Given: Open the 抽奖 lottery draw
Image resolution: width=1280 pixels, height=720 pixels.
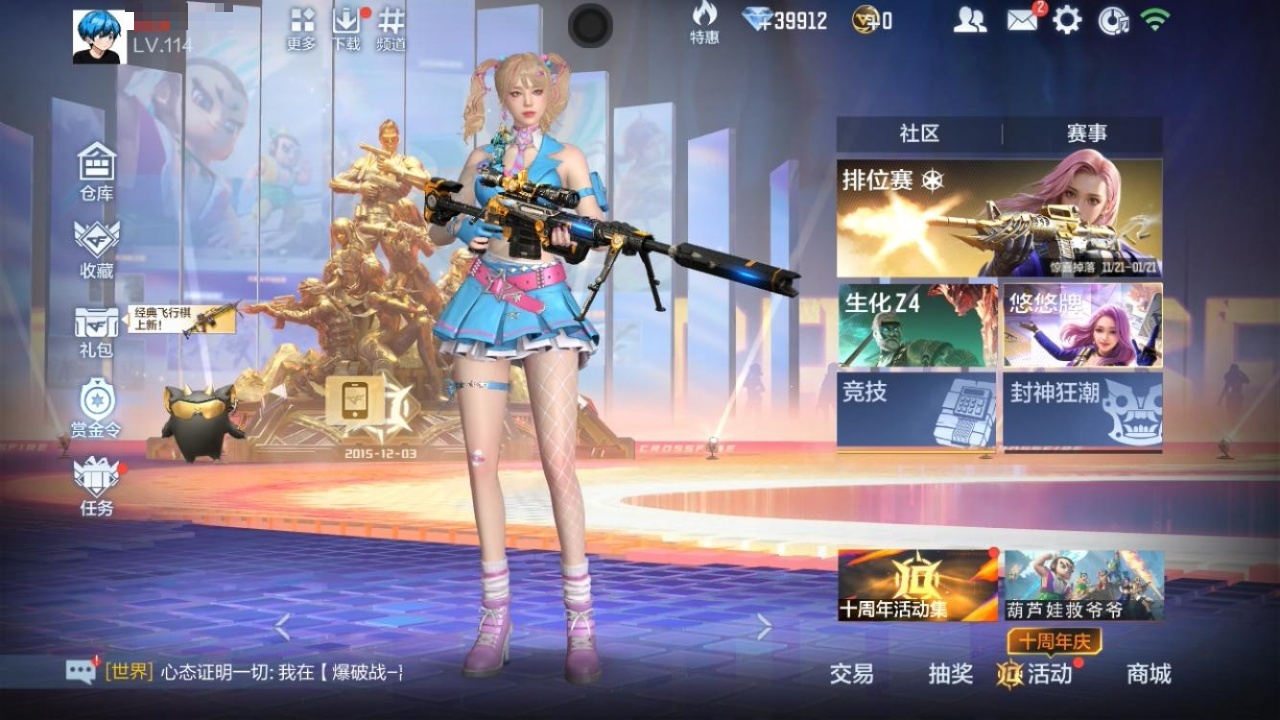Looking at the screenshot, I should (950, 674).
